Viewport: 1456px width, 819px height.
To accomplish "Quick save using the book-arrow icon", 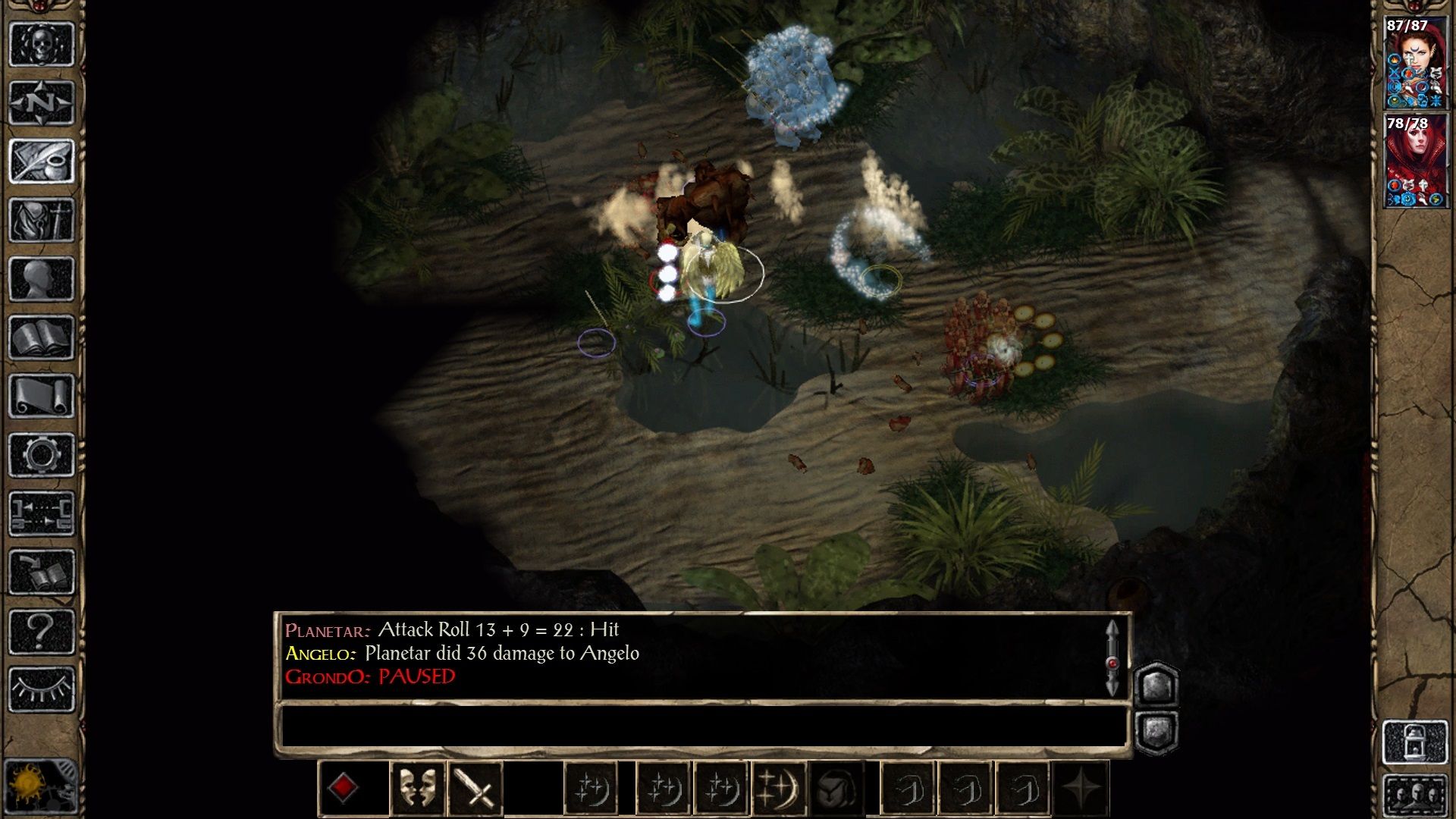I will click(x=42, y=572).
